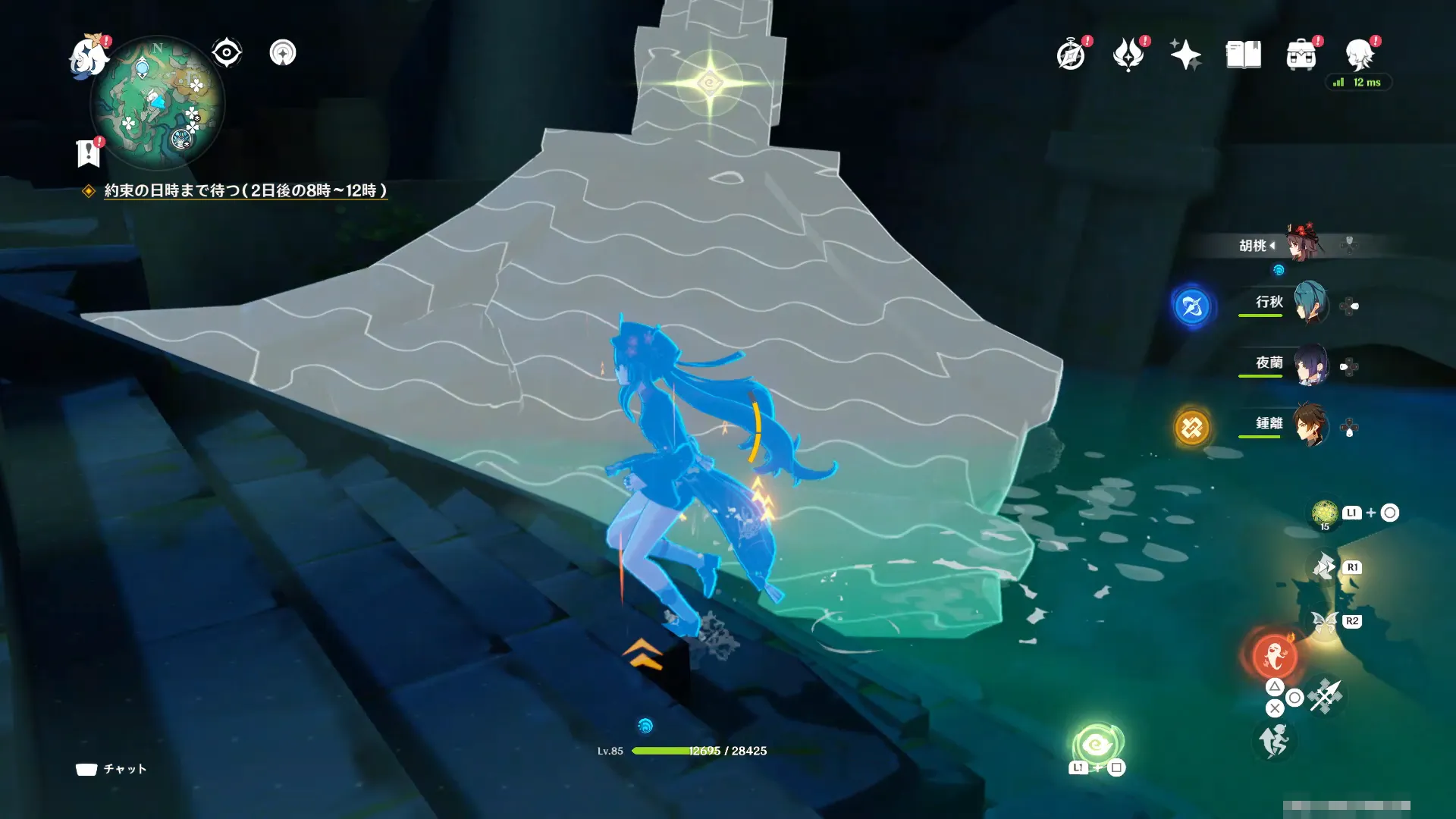
Task: Activate Hu Tao's red elemental skill
Action: [x=1274, y=656]
